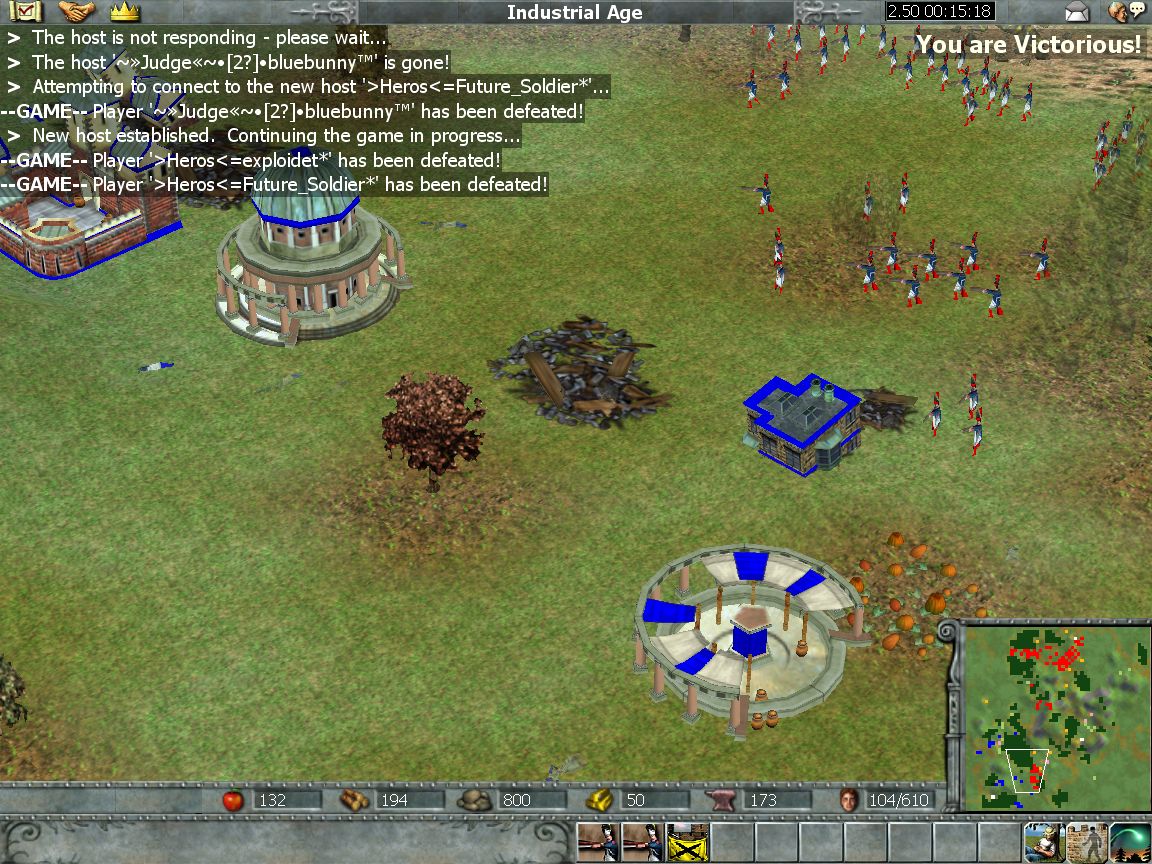The height and width of the screenshot is (864, 1152).
Task: Select the idle citizen resting under tree icon
Action: click(1043, 843)
